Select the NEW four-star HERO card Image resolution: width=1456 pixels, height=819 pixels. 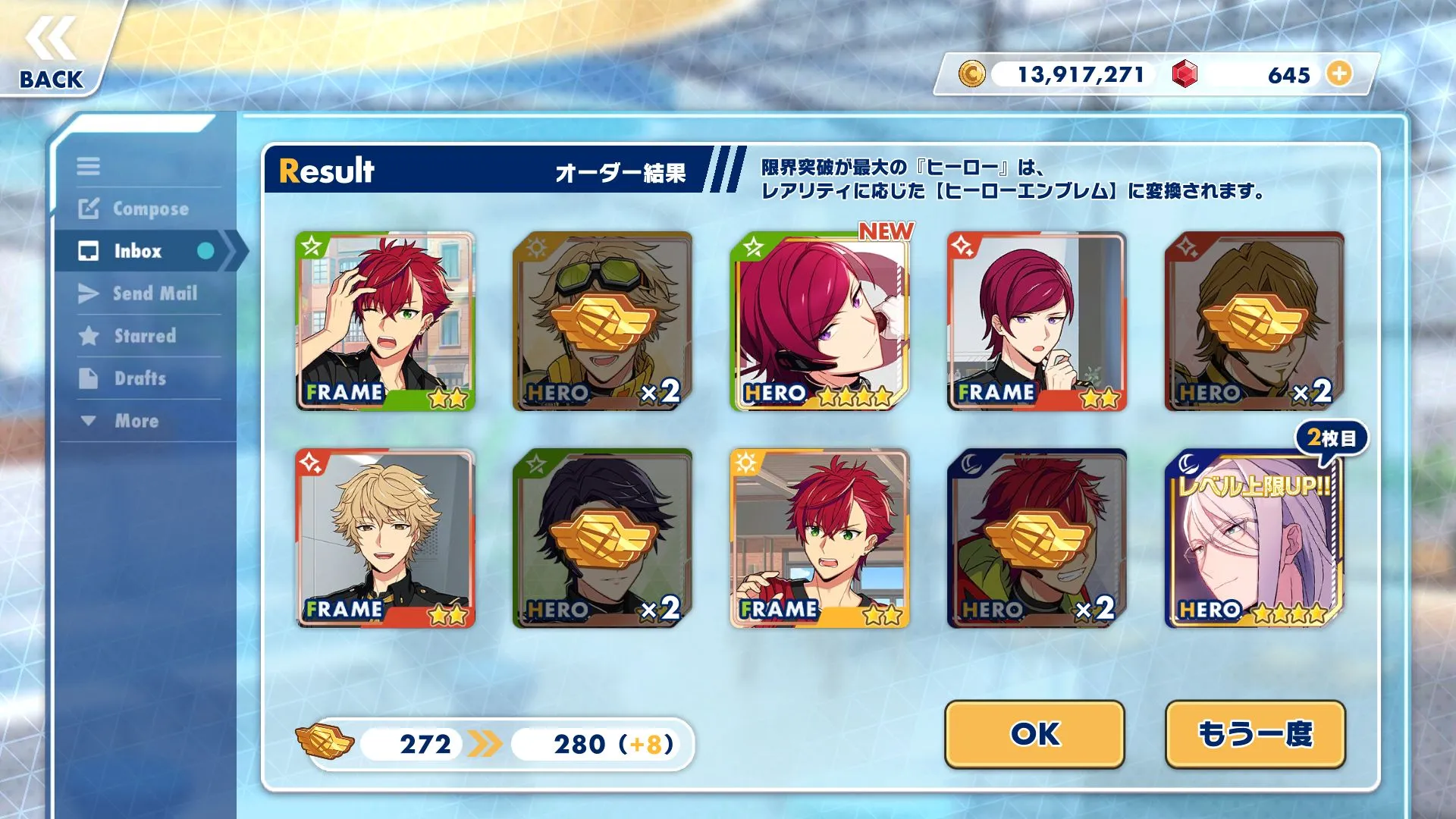click(x=820, y=322)
